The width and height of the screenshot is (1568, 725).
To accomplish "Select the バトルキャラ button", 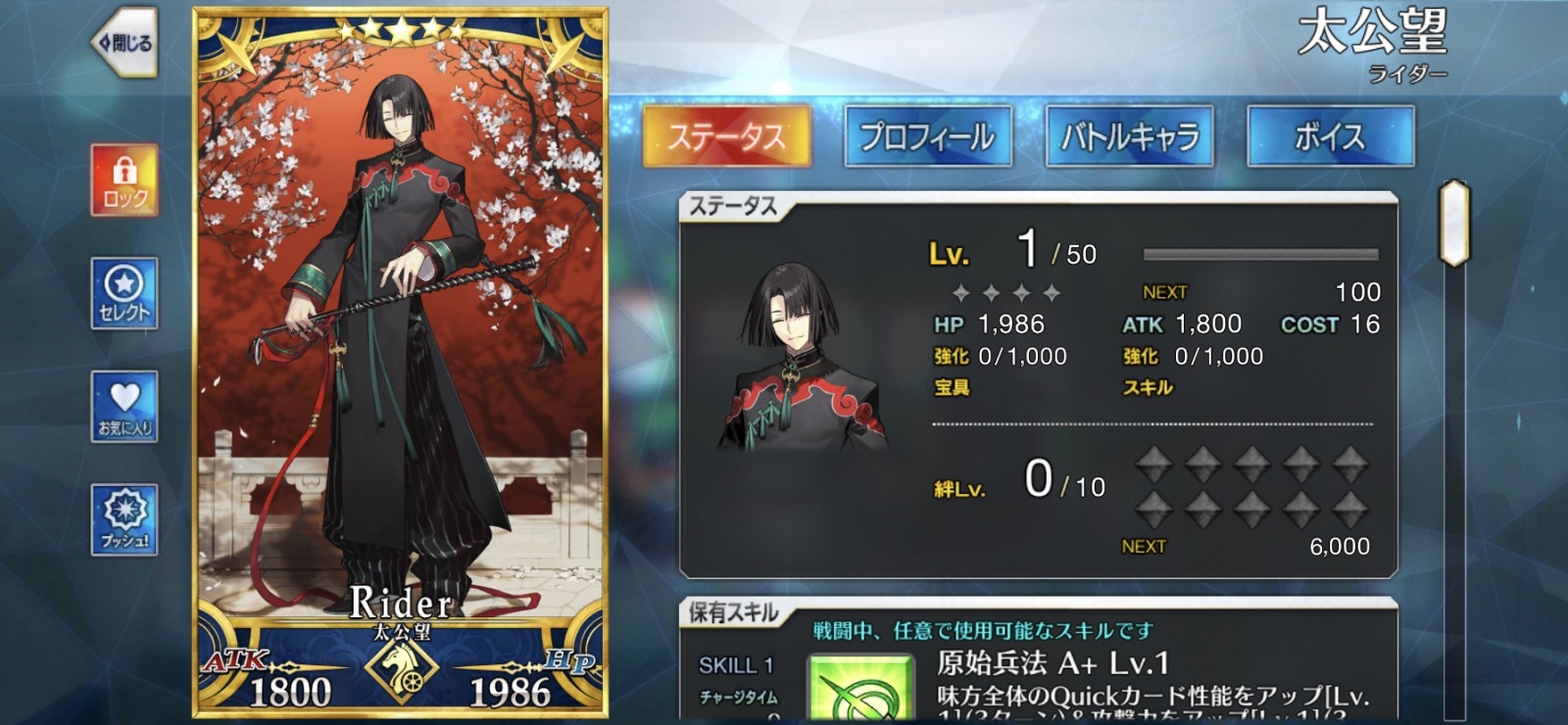I will tap(1129, 137).
